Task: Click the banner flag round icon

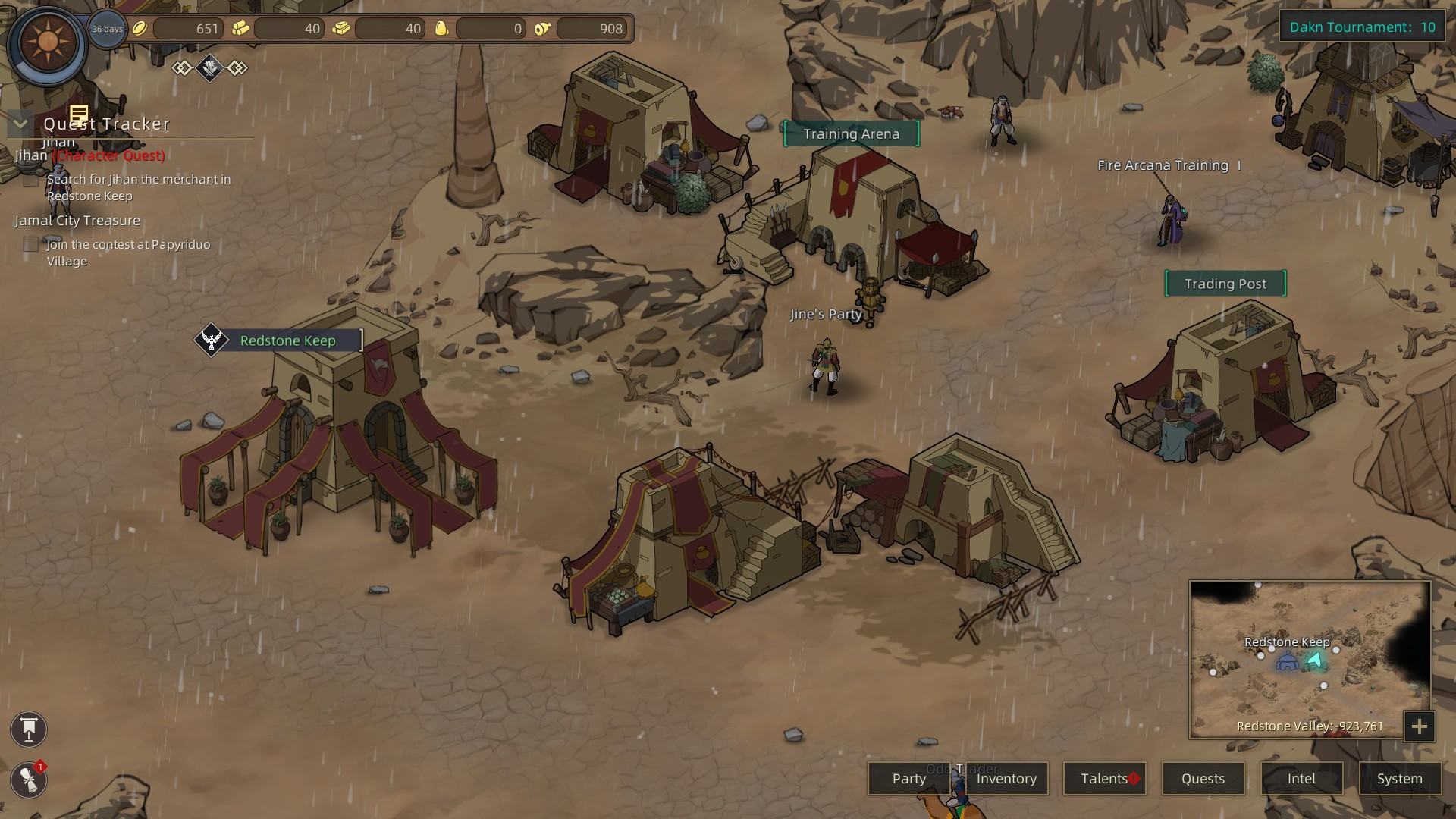Action: 29,730
